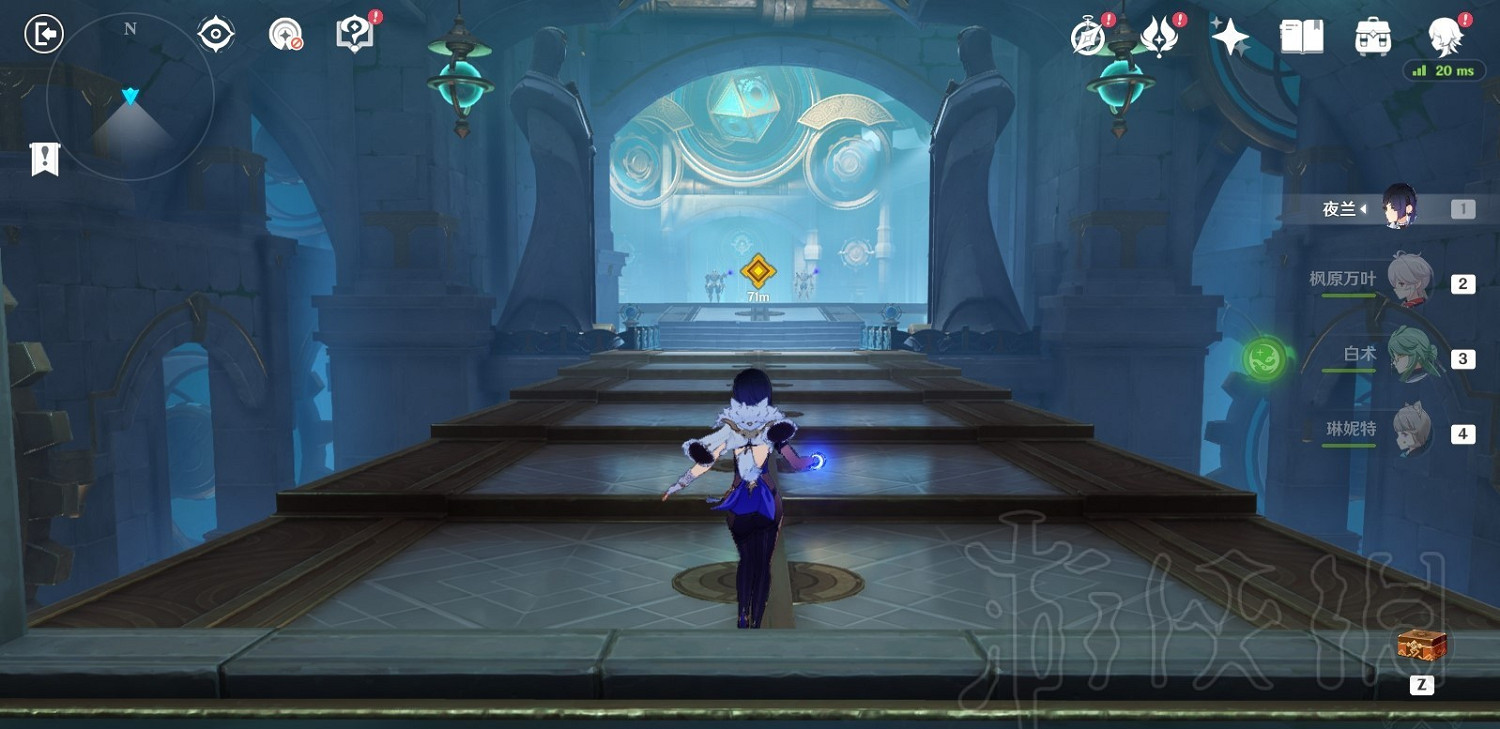Select the active character 夜兰 nameplate
This screenshot has width=1500, height=729.
coord(1340,207)
